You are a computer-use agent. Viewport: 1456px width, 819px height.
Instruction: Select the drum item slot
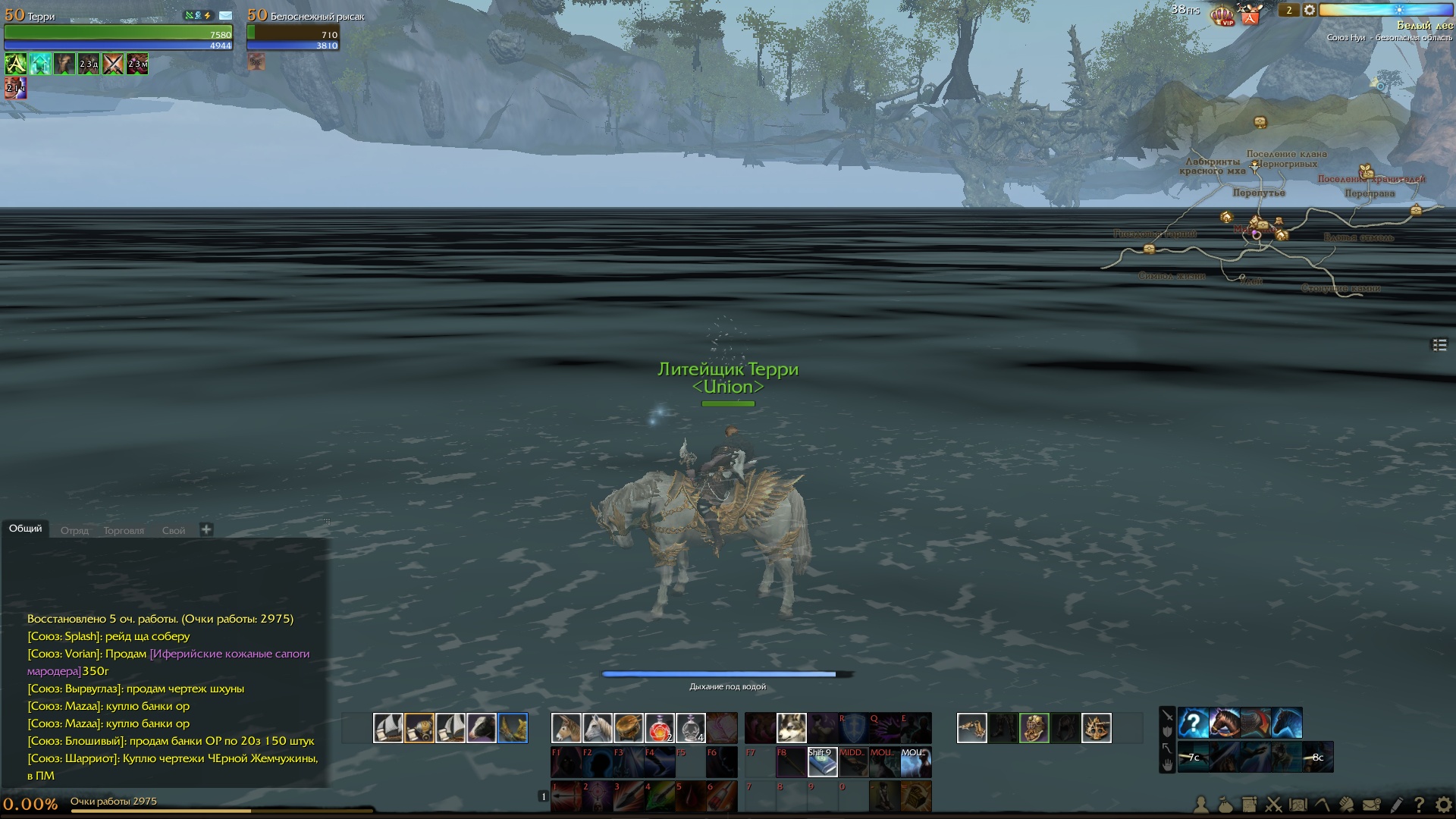pos(628,728)
